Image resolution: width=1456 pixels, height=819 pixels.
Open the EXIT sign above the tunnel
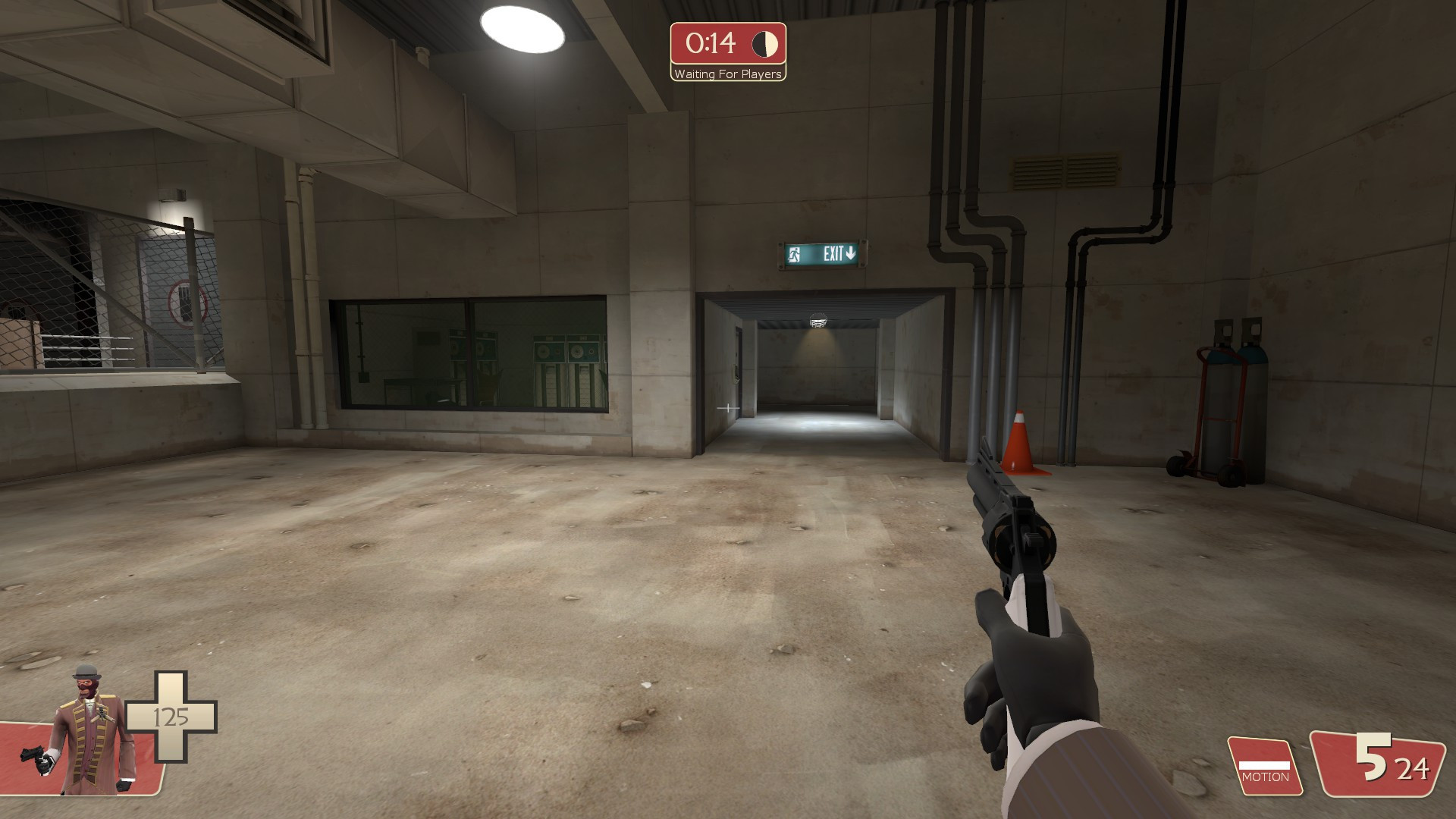click(x=822, y=253)
